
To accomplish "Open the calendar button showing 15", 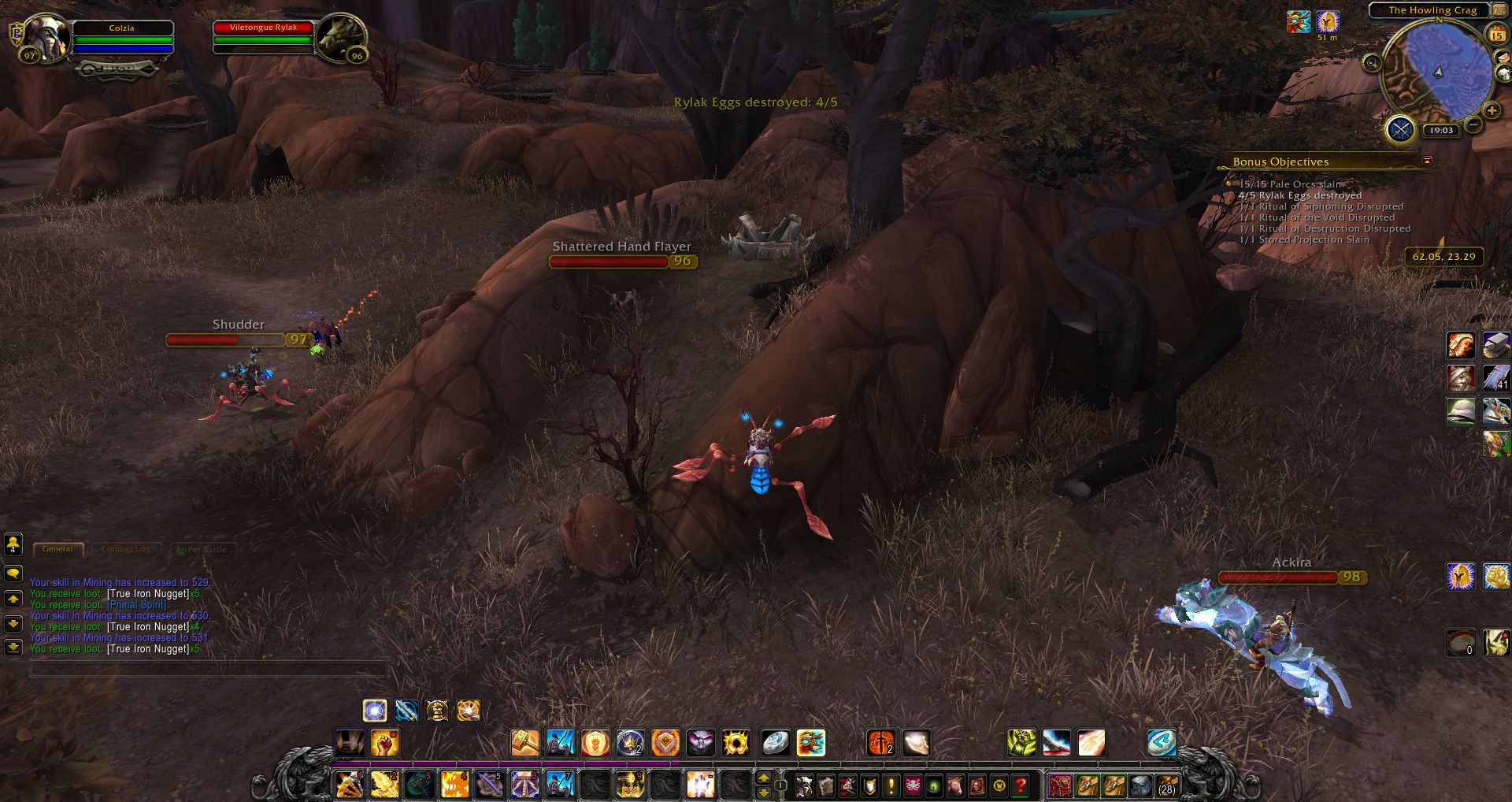I will tap(1496, 35).
